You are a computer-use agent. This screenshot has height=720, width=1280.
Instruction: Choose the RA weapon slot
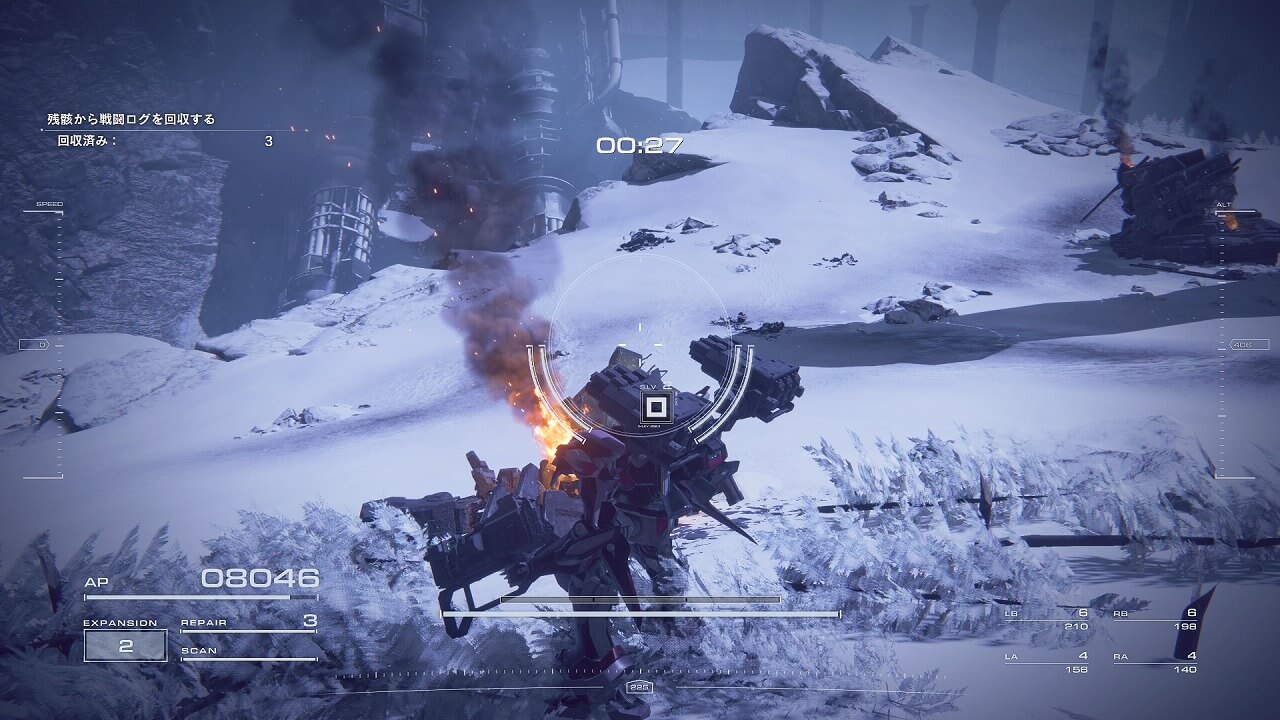[1155, 663]
